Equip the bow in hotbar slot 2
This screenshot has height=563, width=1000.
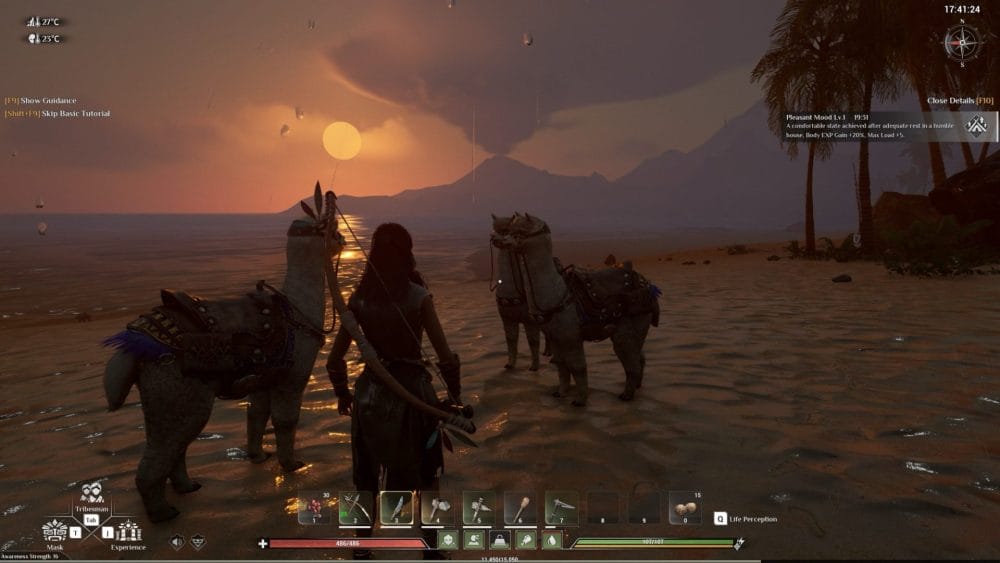355,508
